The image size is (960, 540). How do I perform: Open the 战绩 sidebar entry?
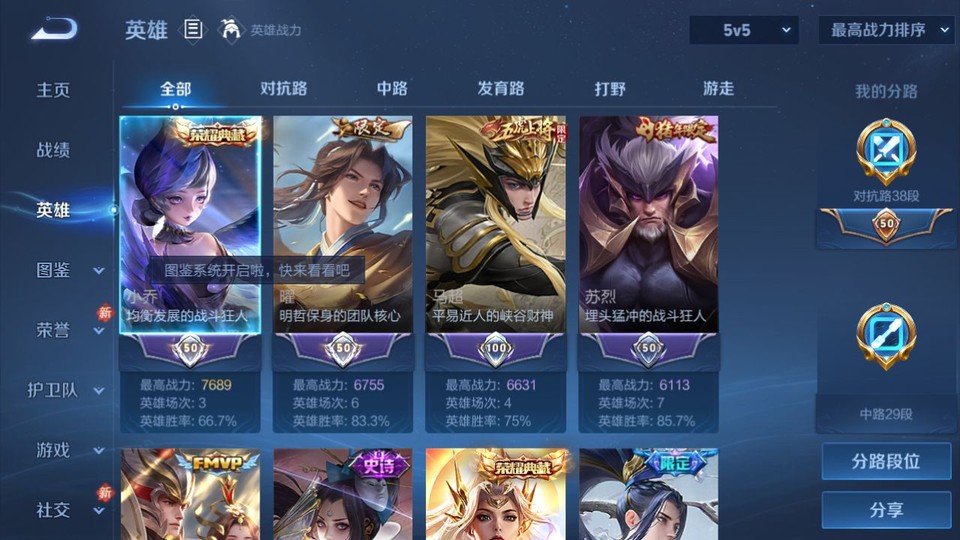[54, 150]
